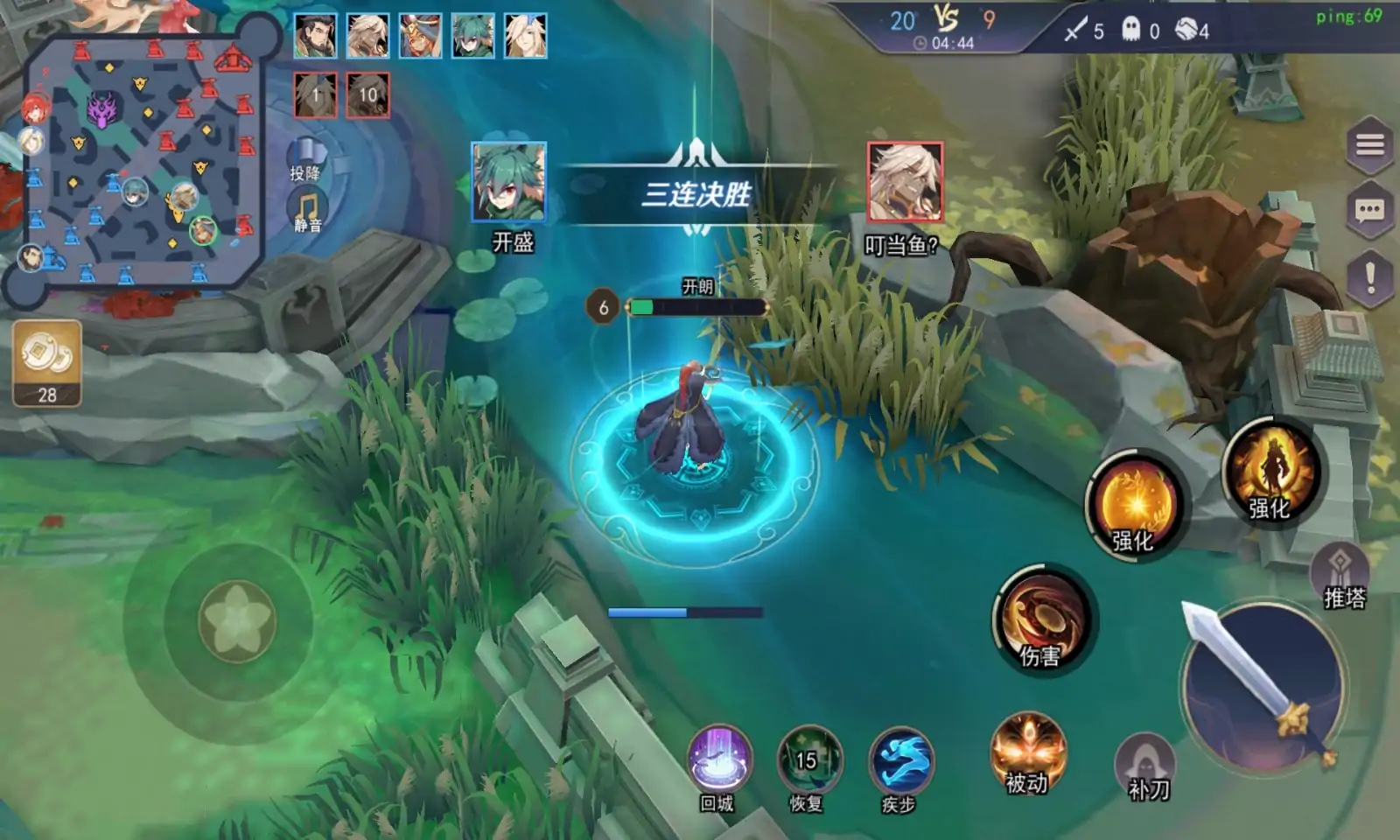Select the enemy portrait showing 10

(x=368, y=95)
